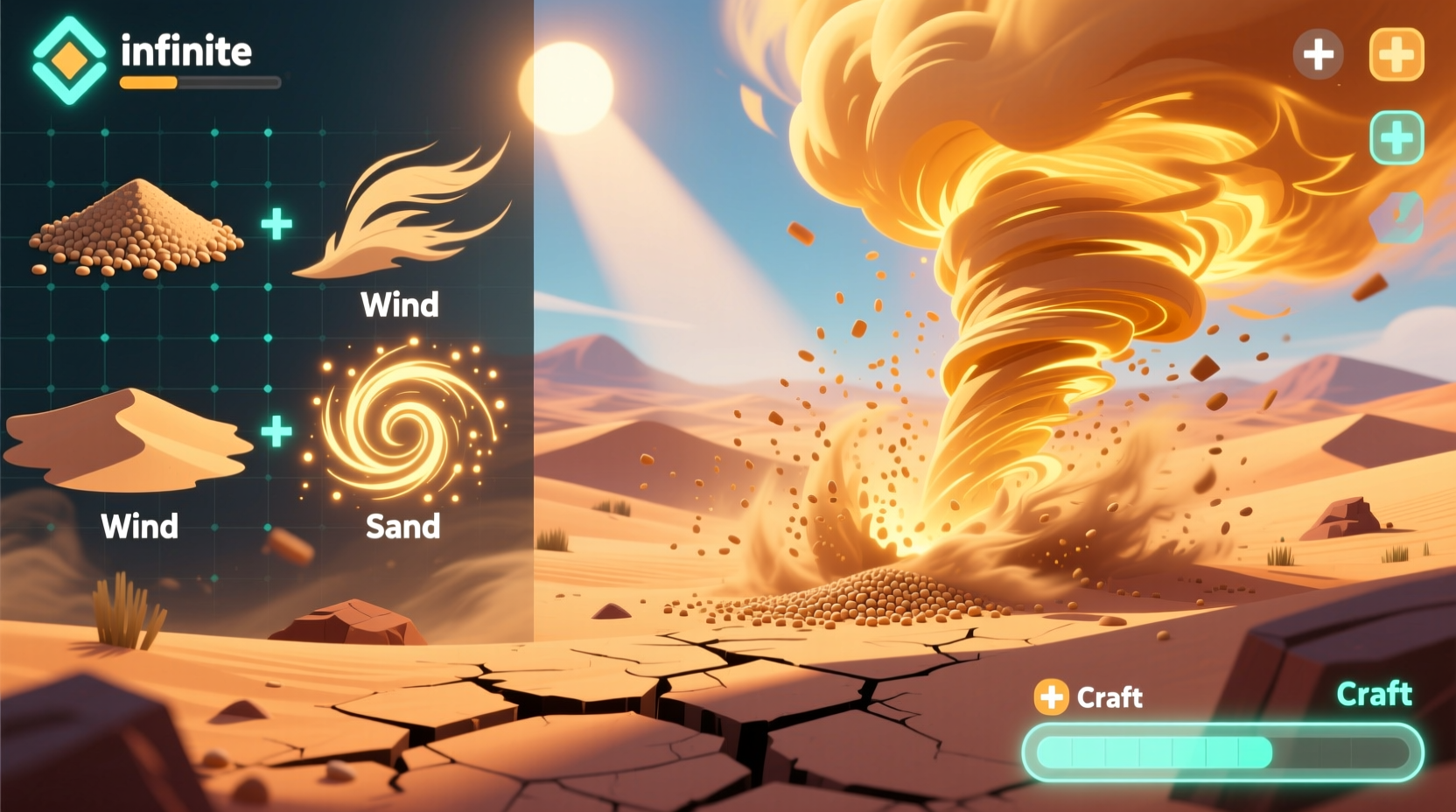Click the infinite title text
Screen dimensions: 1456x812
184,51
